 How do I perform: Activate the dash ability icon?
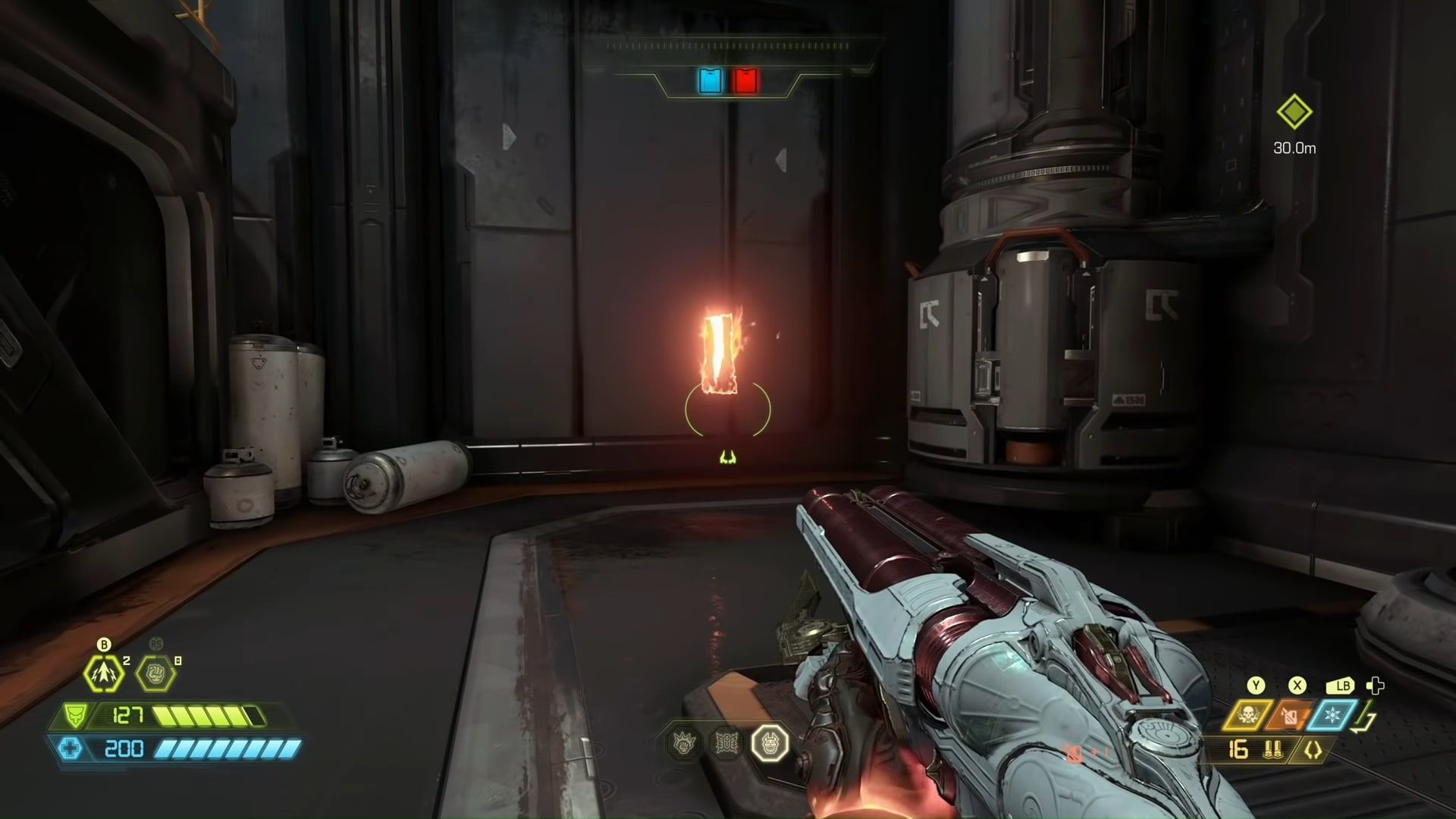(103, 673)
